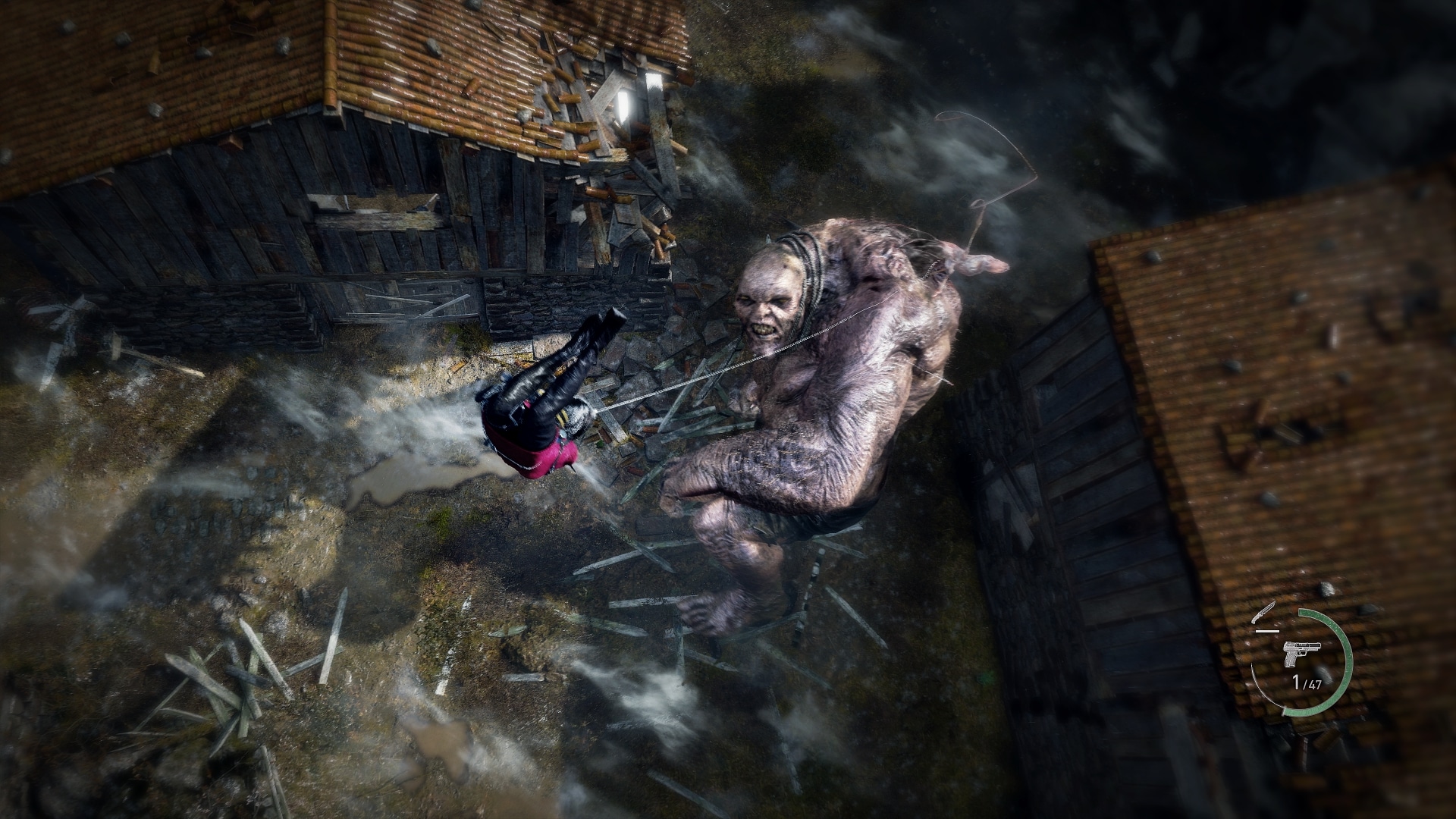Click the pistol graphic inside the health ring
Image resolution: width=1456 pixels, height=819 pixels.
tap(1302, 654)
